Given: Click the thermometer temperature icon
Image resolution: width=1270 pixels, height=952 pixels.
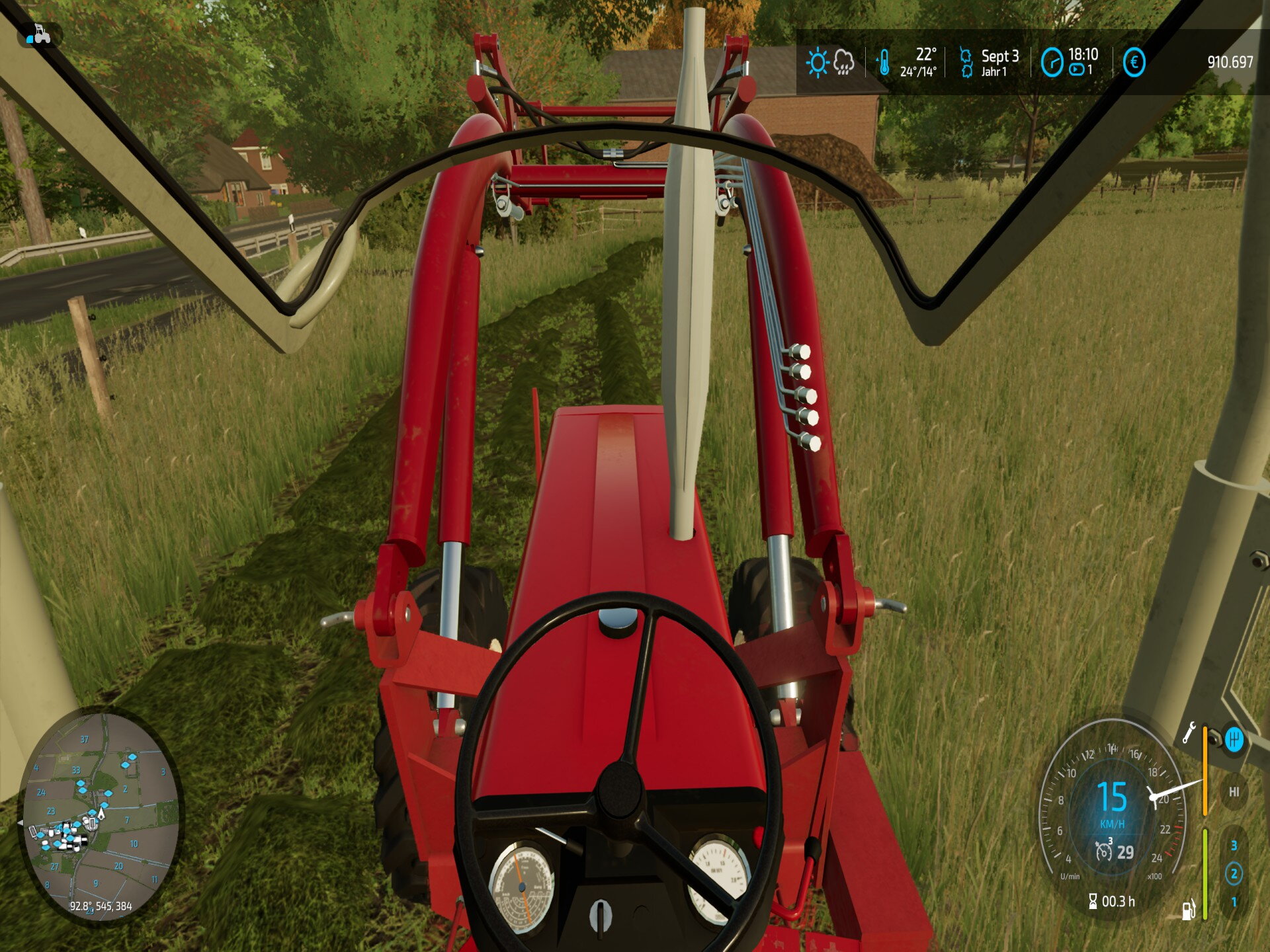Looking at the screenshot, I should point(884,63).
